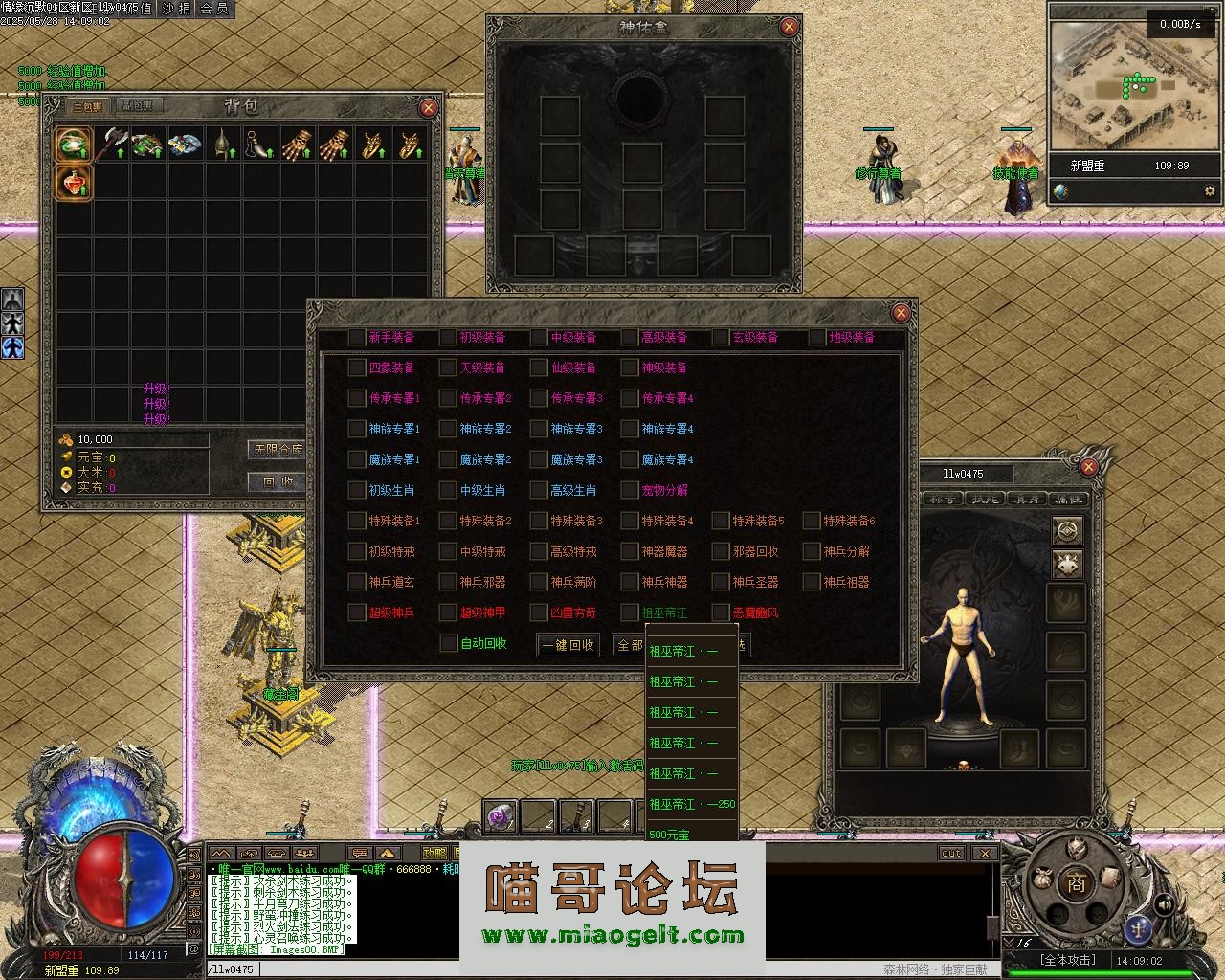
Task: Close the 背包 backpack window
Action: click(428, 108)
